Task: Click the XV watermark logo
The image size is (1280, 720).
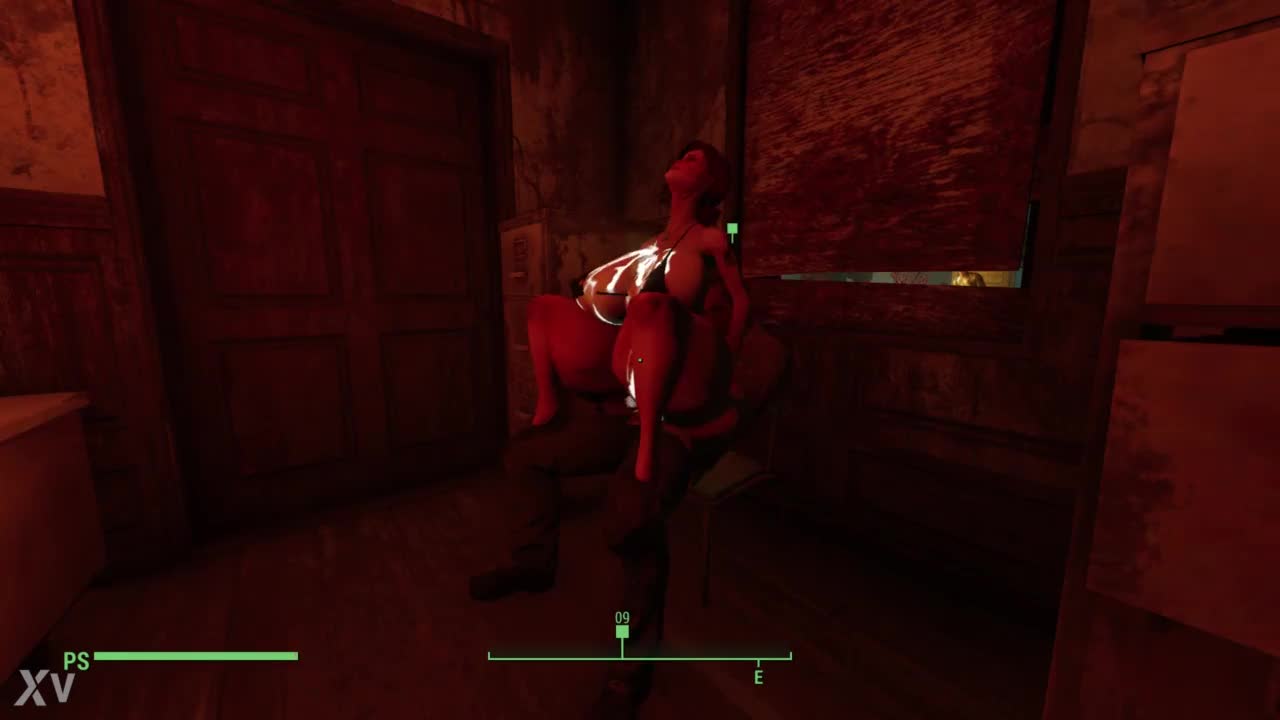Action: pos(45,688)
